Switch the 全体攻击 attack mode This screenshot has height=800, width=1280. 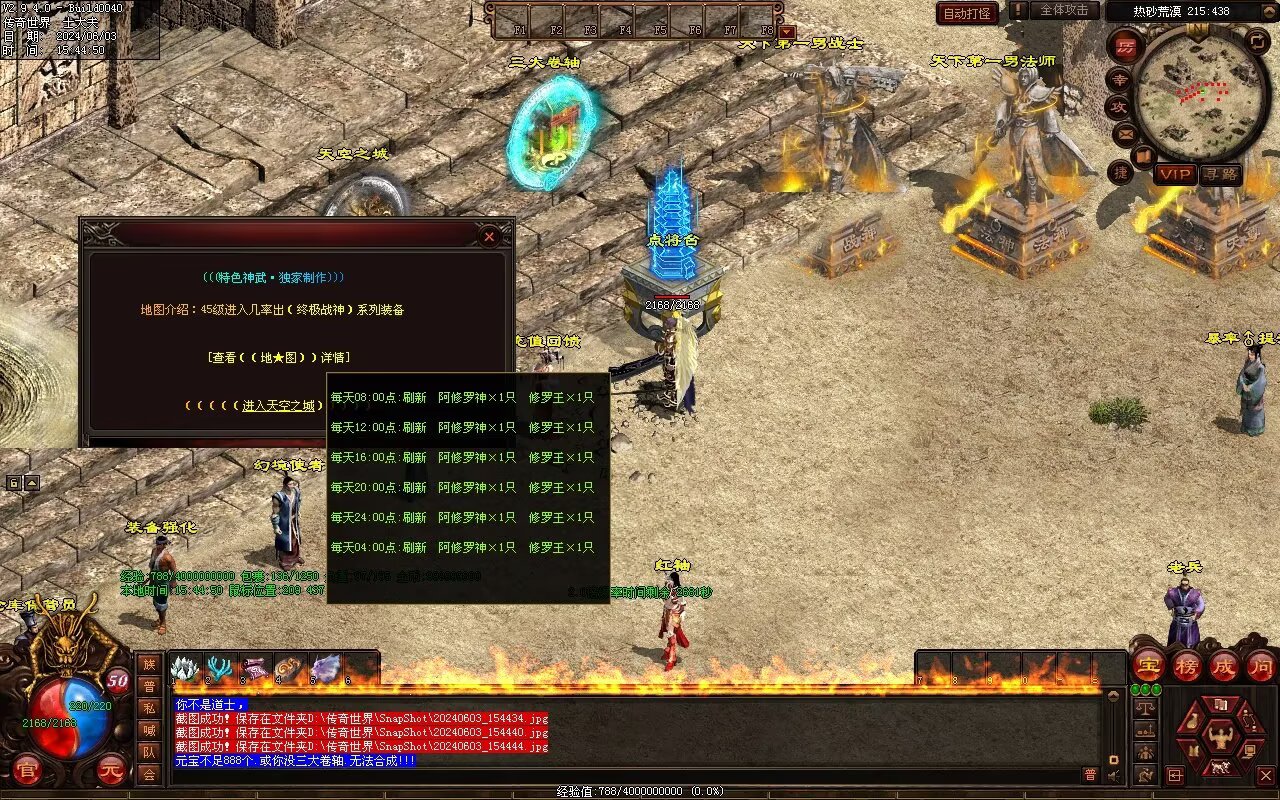(1063, 10)
